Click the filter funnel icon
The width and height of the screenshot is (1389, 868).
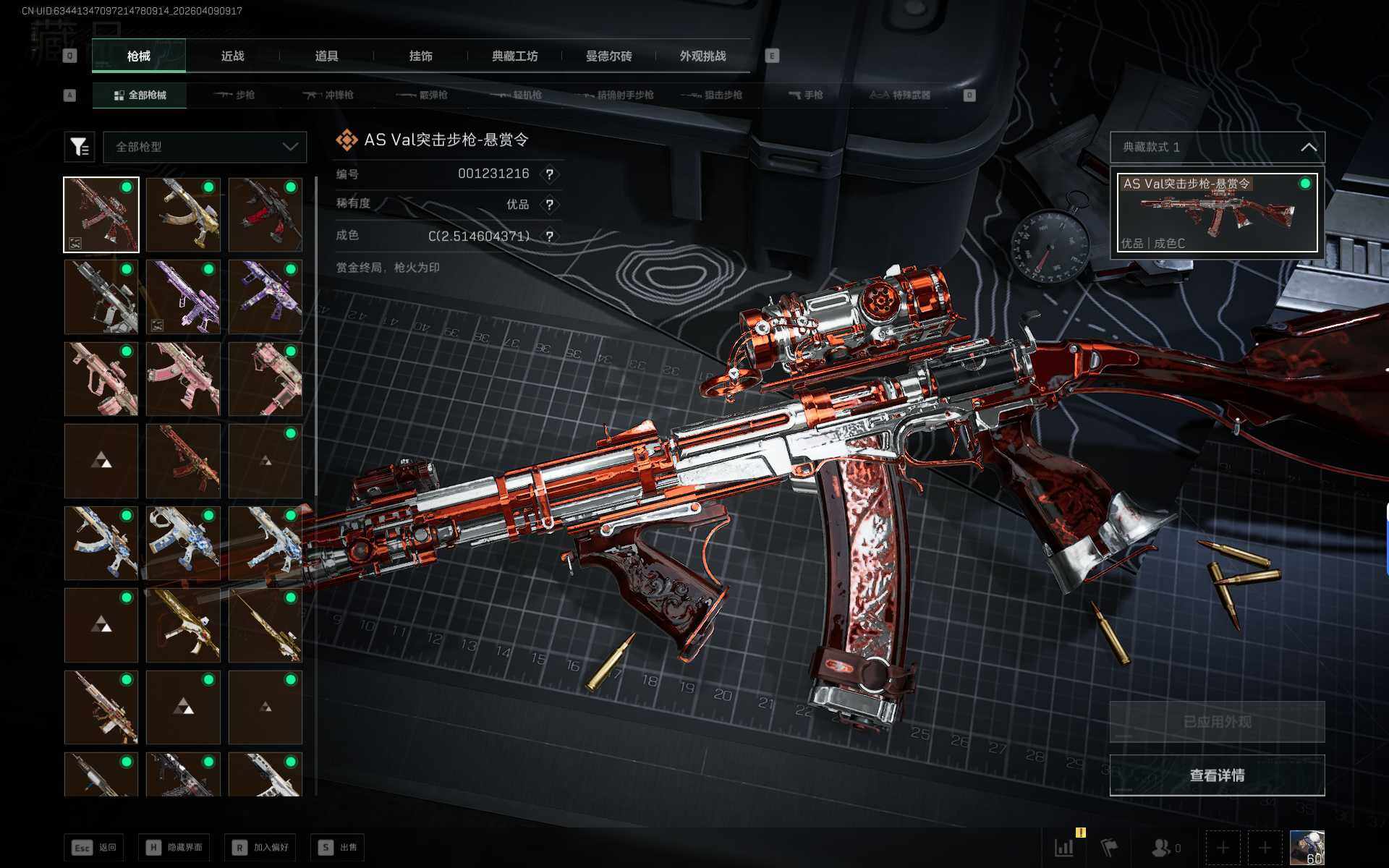tap(80, 147)
